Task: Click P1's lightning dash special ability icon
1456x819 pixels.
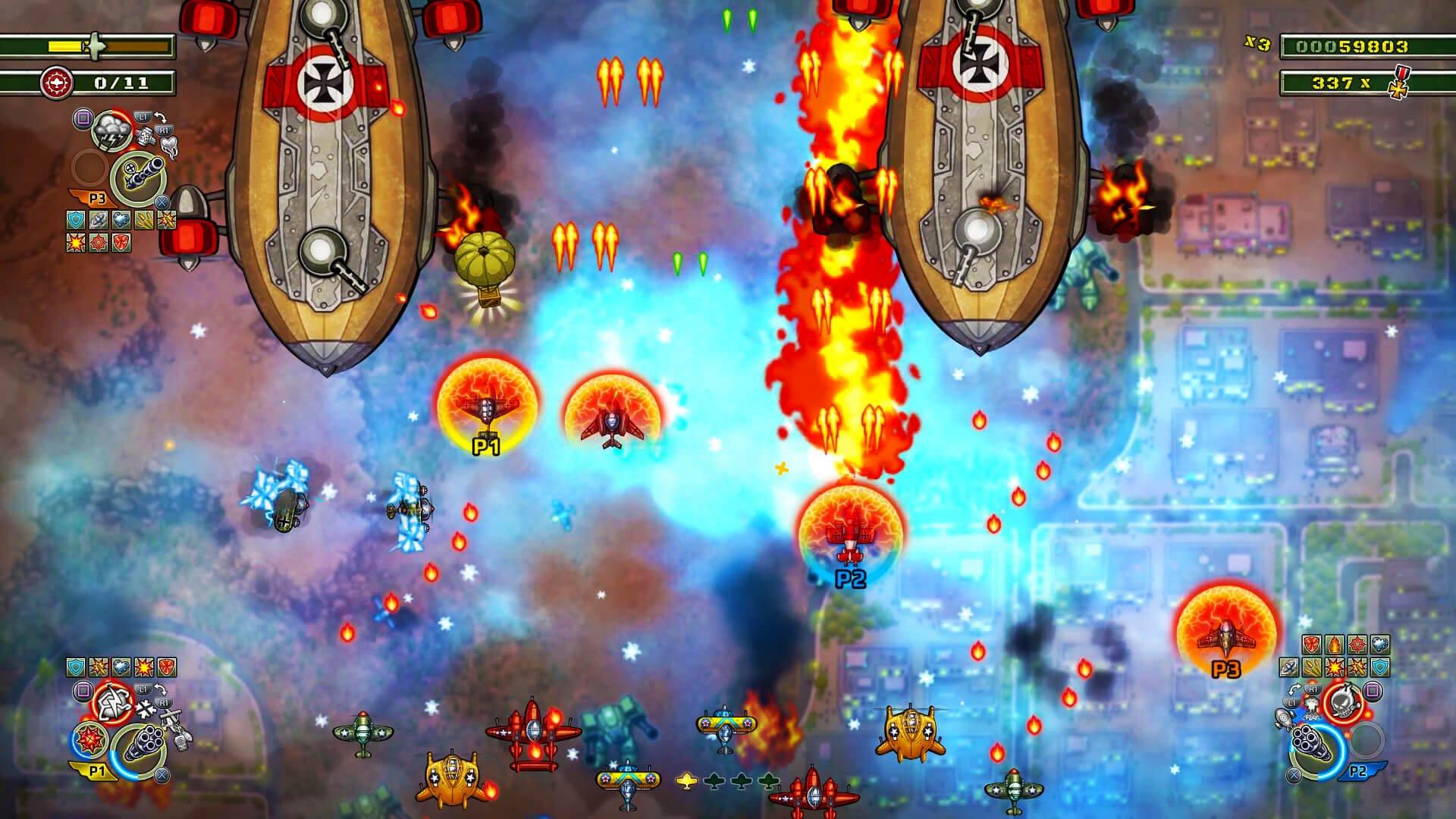Action: click(x=112, y=701)
